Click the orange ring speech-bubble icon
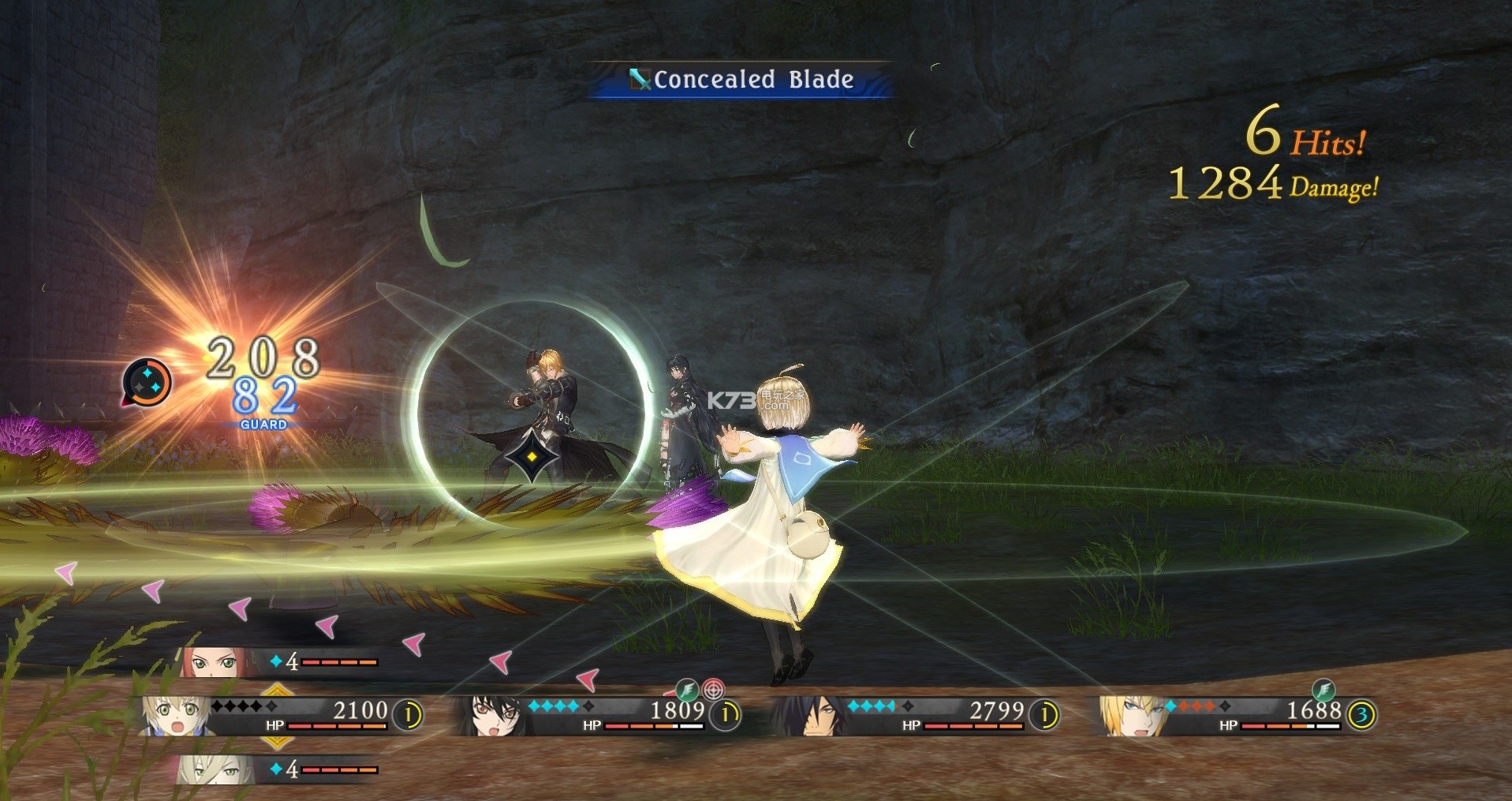Image resolution: width=1512 pixels, height=801 pixels. pyautogui.click(x=147, y=383)
